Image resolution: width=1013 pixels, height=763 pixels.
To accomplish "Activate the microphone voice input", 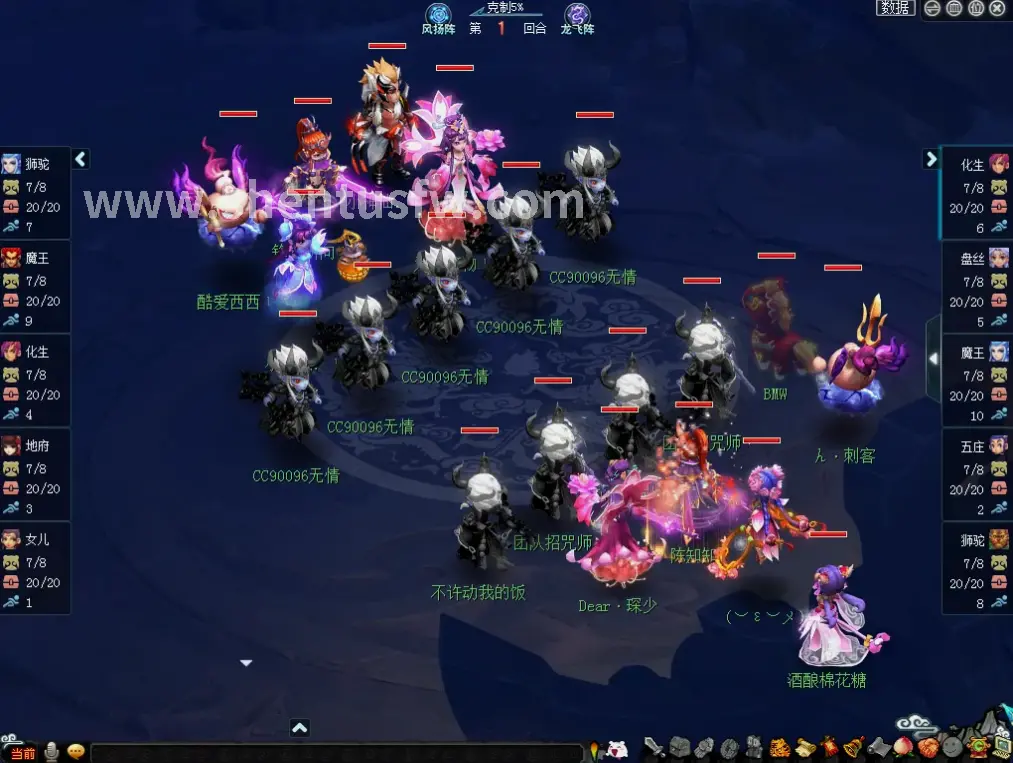I will coord(52,752).
